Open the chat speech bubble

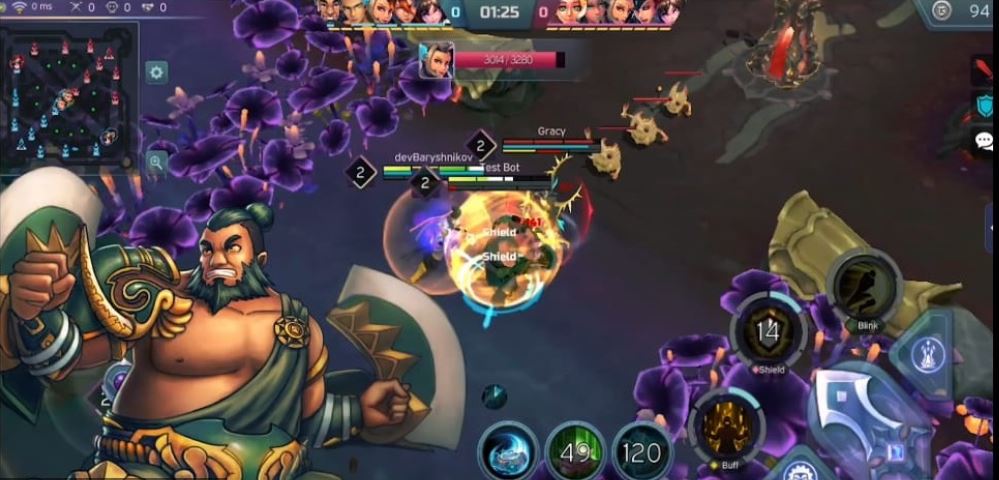[984, 140]
